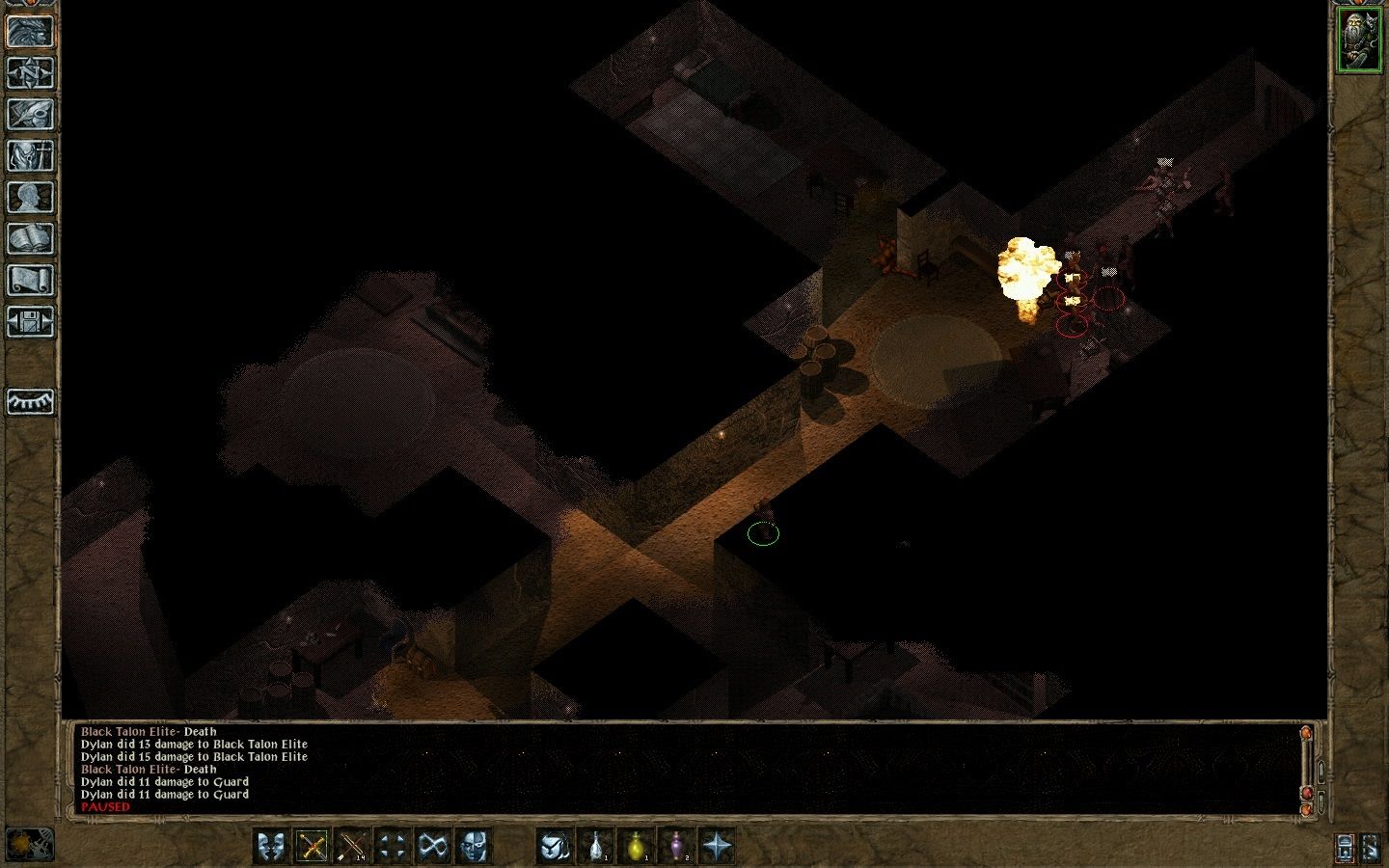Use the yellow potion quick slot
This screenshot has height=868, width=1389.
[x=635, y=847]
